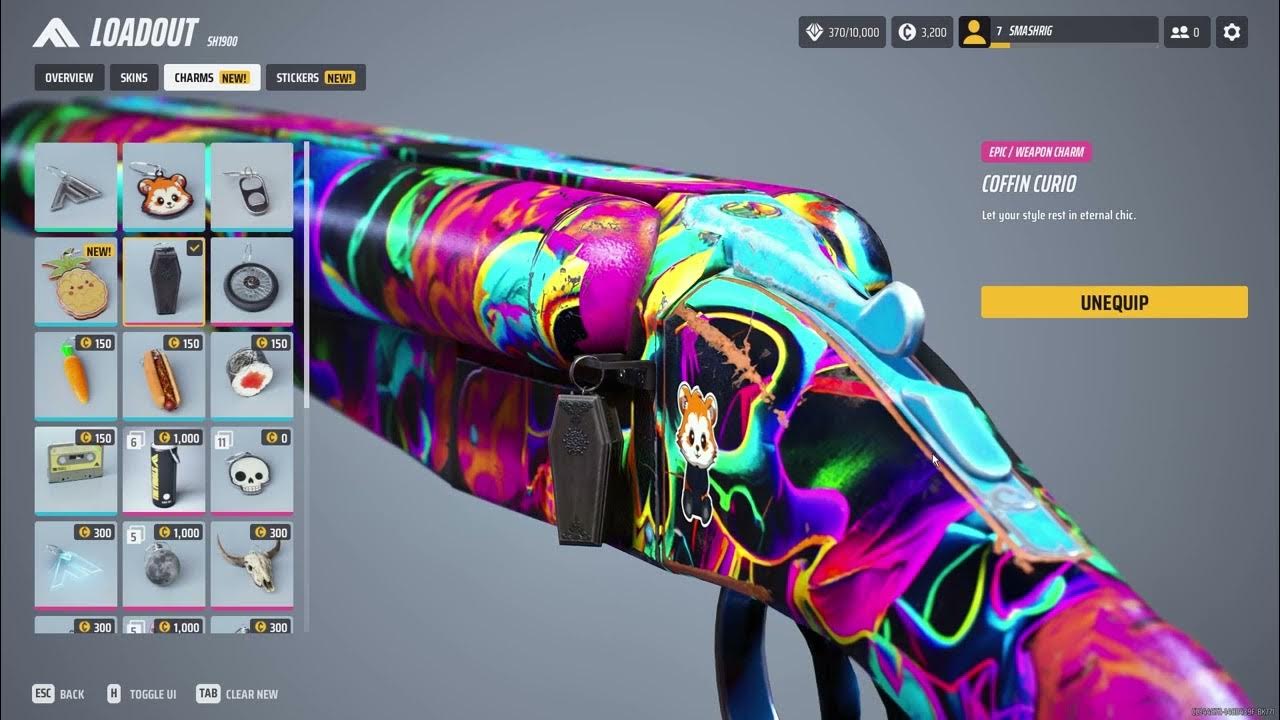The image size is (1280, 720).
Task: Click the UNEQUIP button
Action: point(1113,302)
